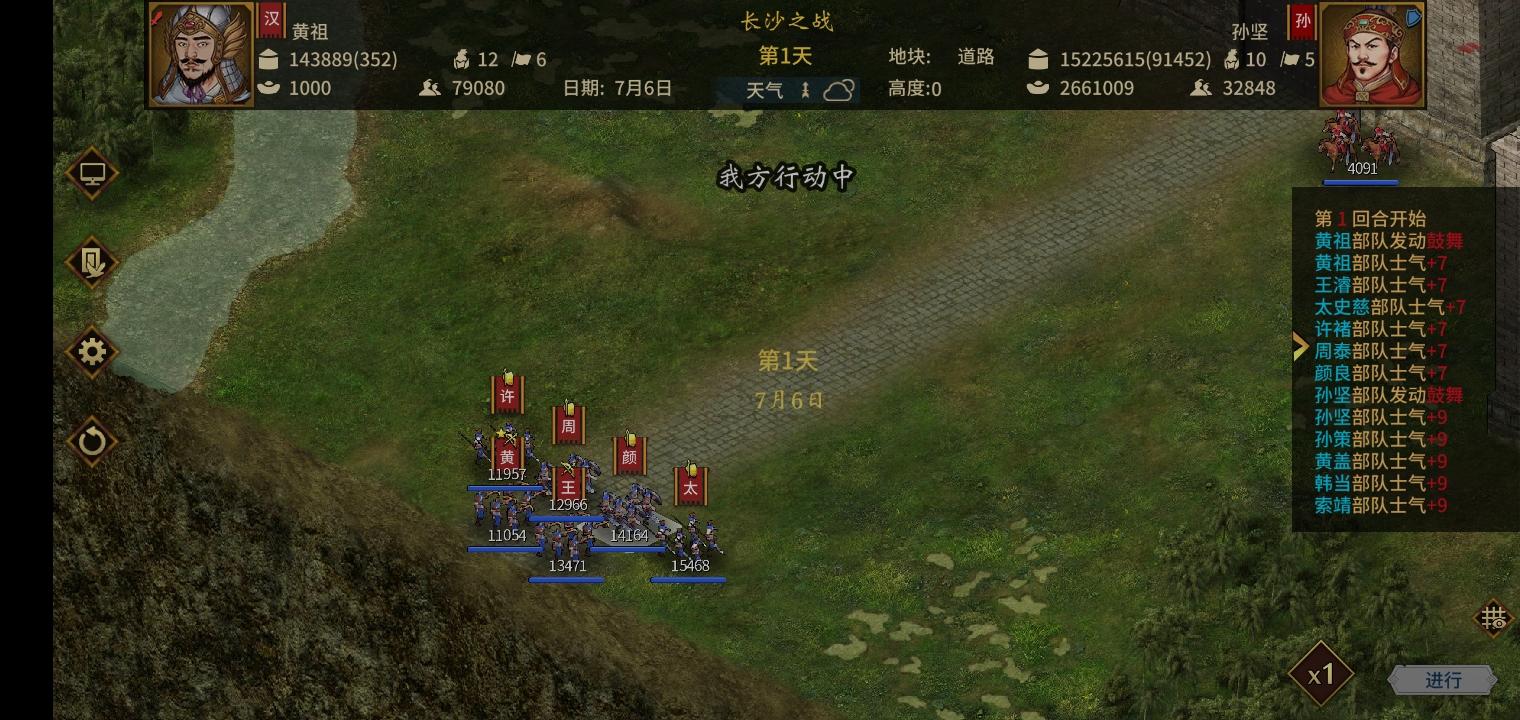This screenshot has width=1520, height=720.
Task: Toggle the x1 battle speed multiplier
Action: click(1321, 673)
